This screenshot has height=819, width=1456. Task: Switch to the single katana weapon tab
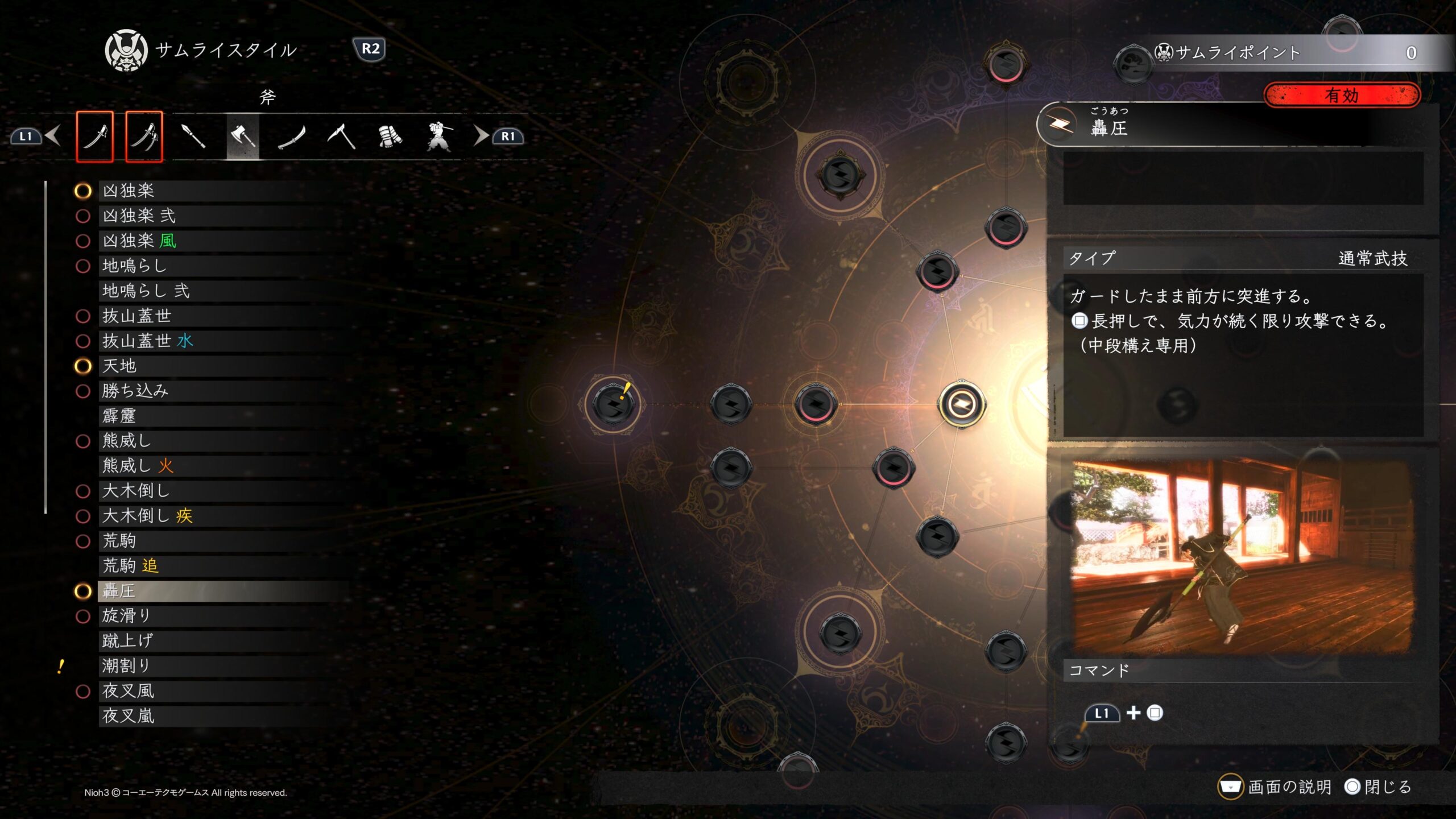(x=94, y=136)
